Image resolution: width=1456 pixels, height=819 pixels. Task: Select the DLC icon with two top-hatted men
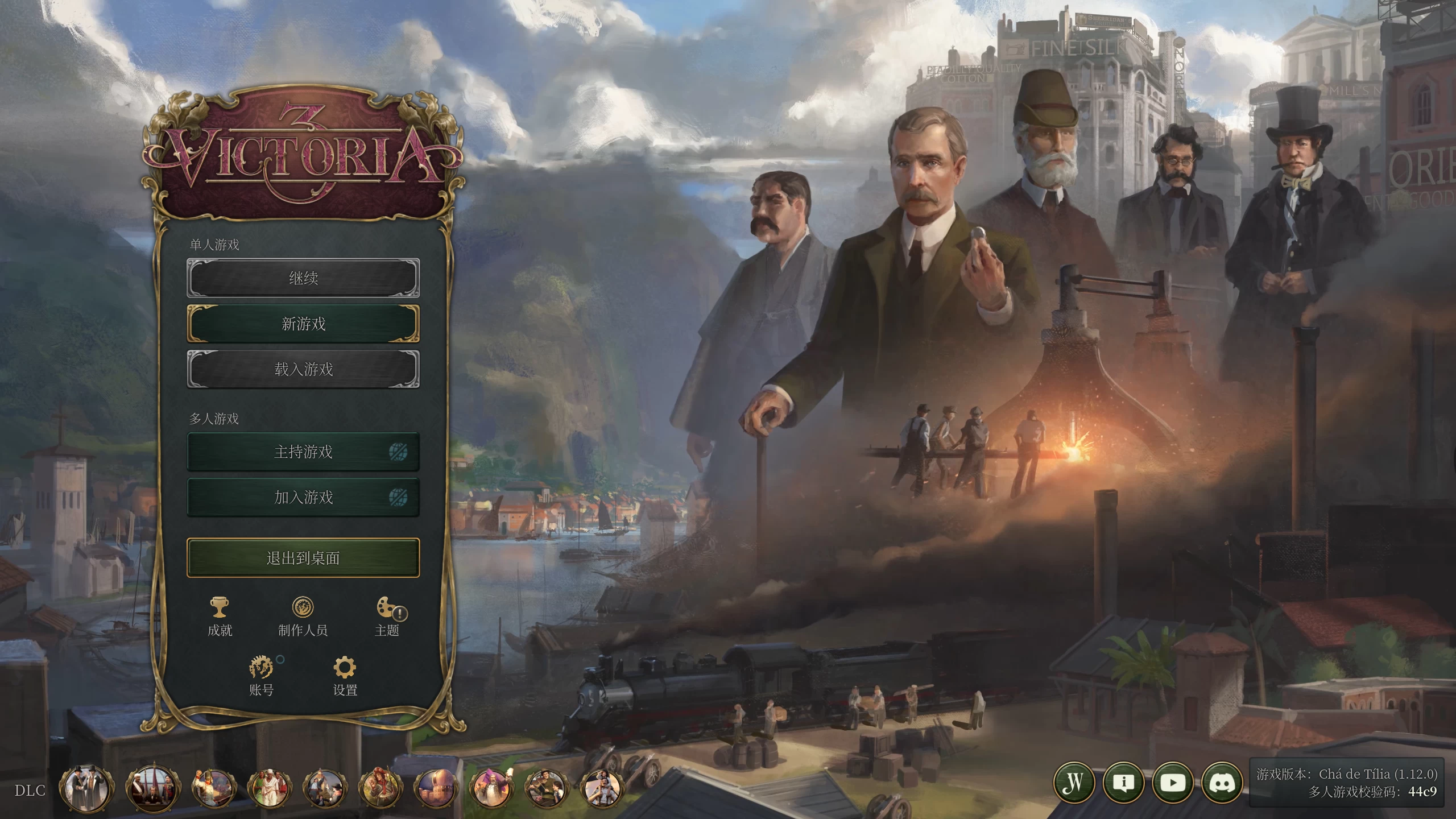pos(85,789)
